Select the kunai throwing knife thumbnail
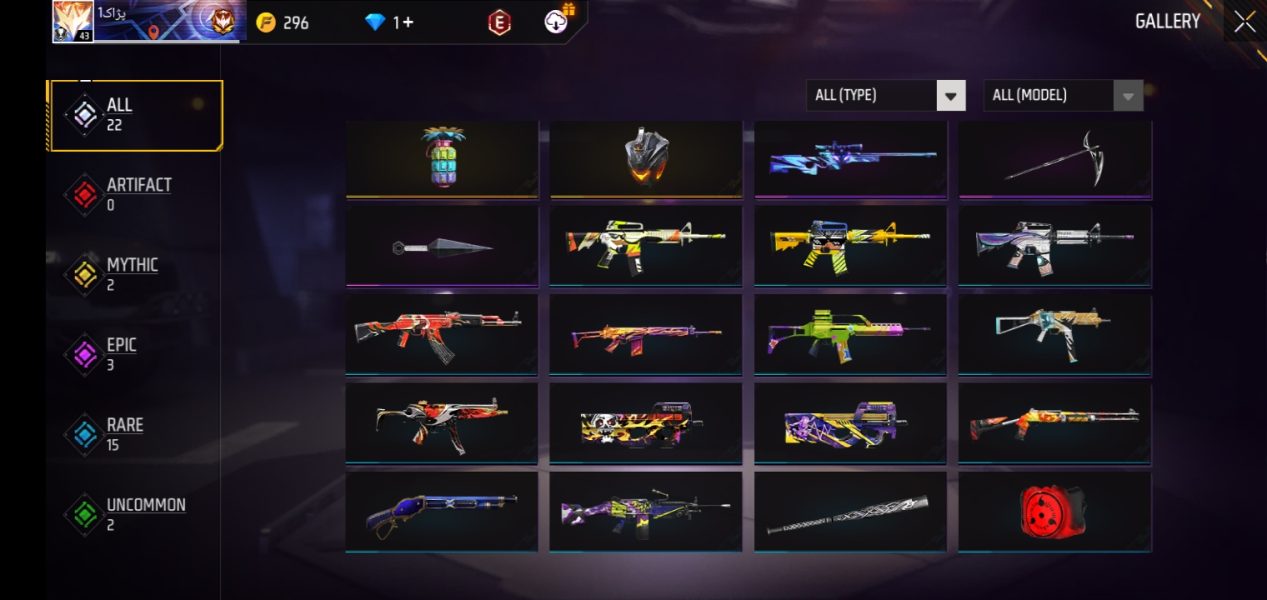The width and height of the screenshot is (1267, 600). [442, 246]
